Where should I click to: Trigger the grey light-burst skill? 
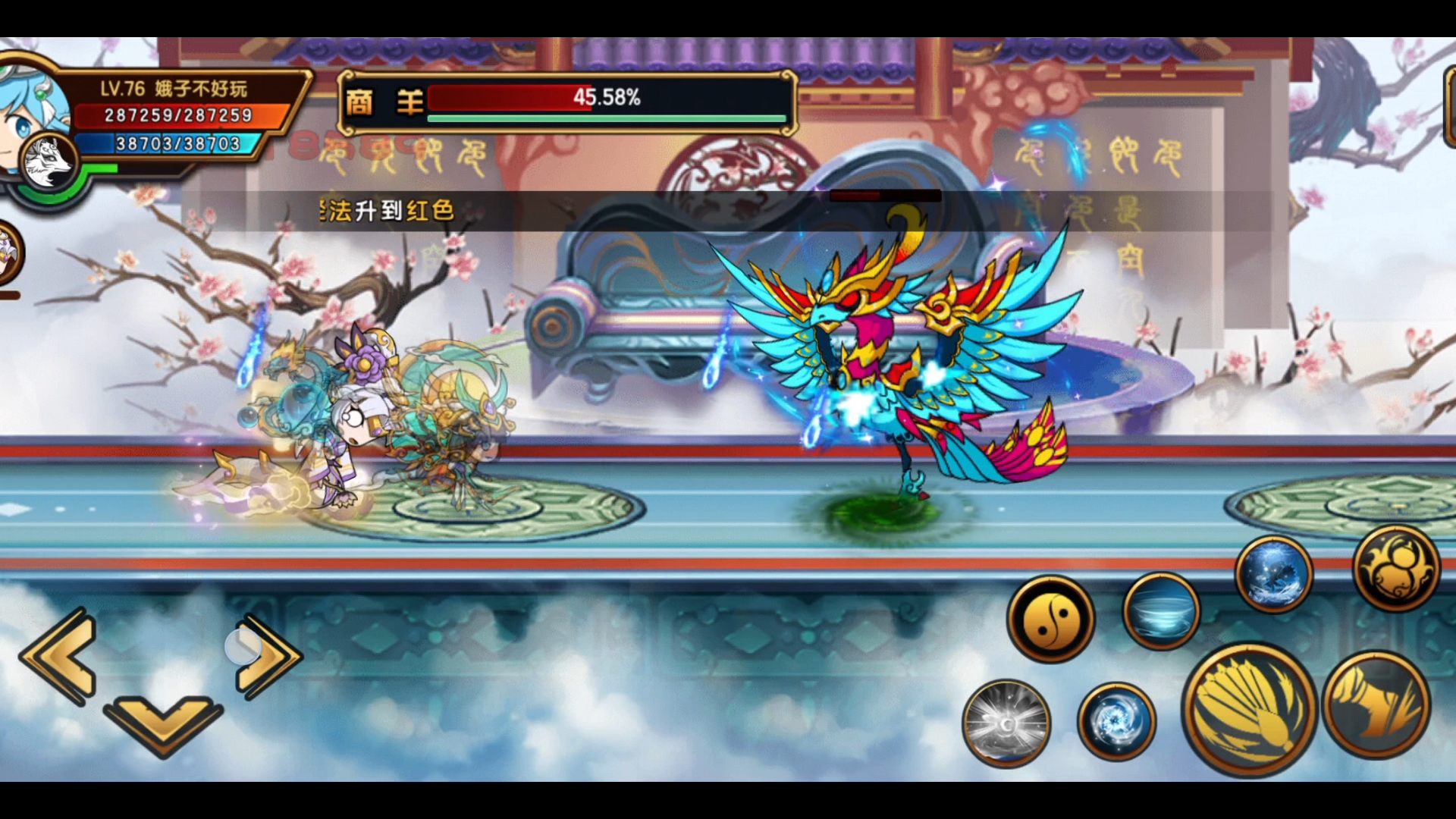(x=1006, y=723)
